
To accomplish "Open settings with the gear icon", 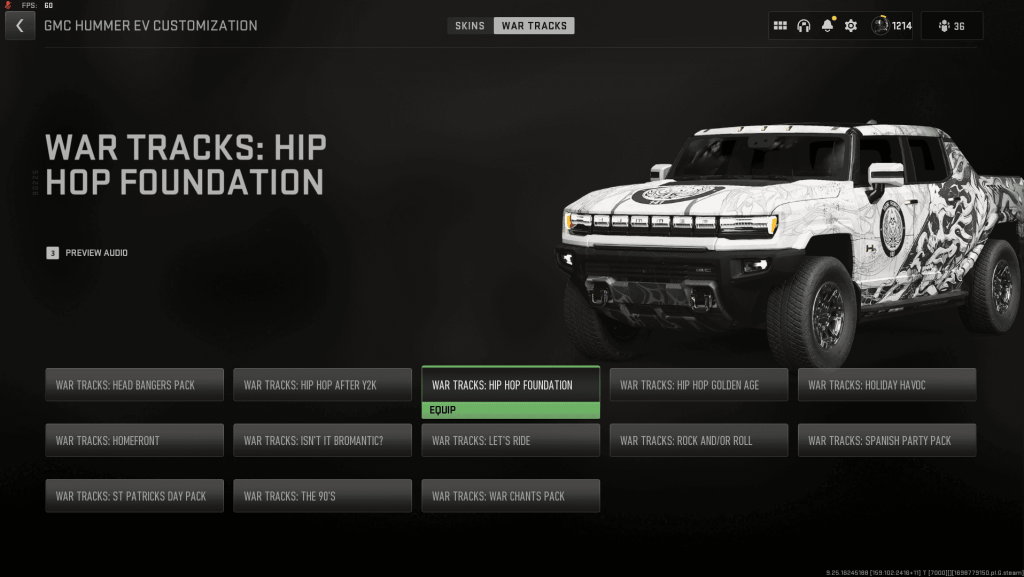I will click(x=851, y=26).
